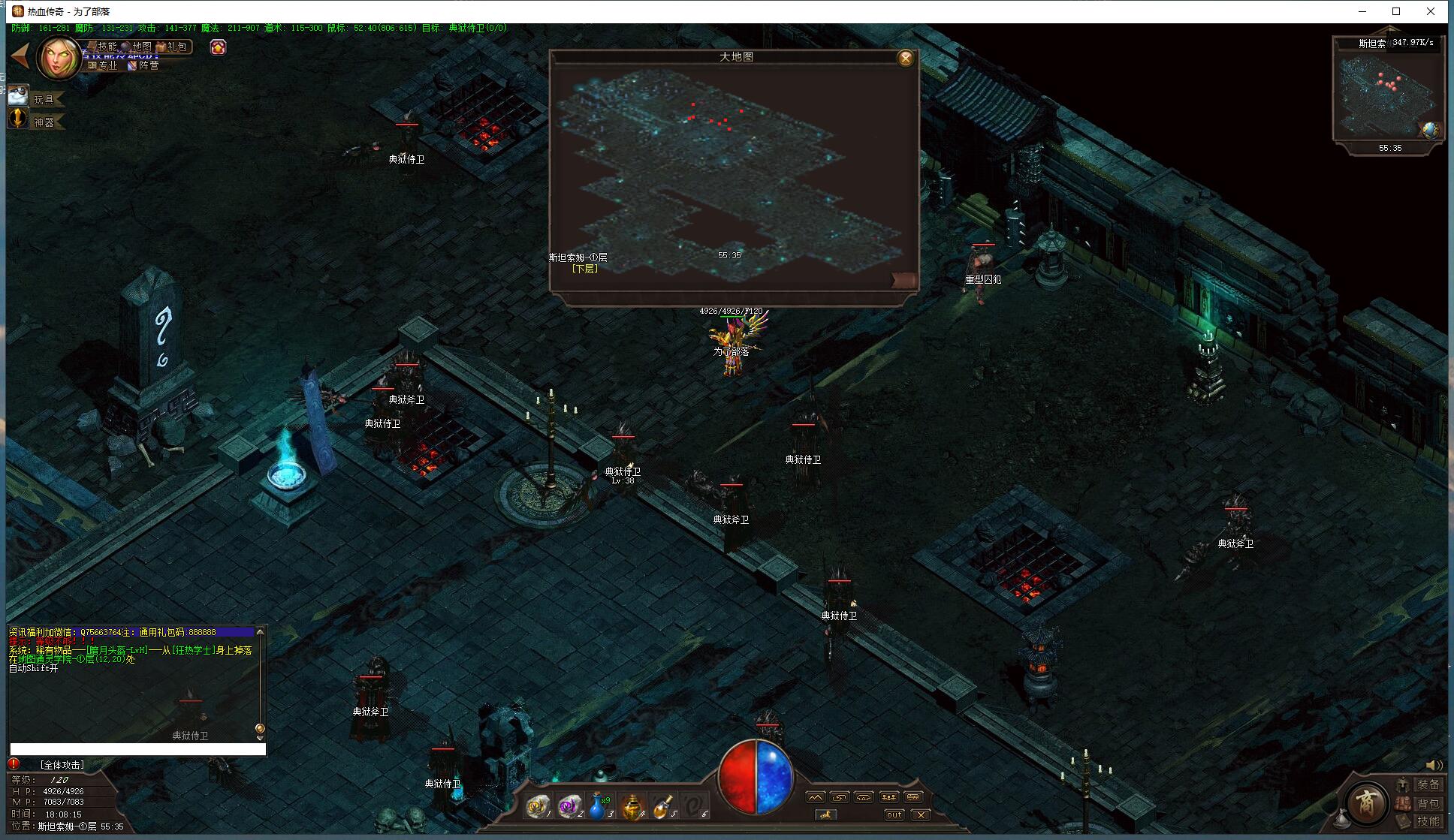The height and width of the screenshot is (840, 1454).
Task: Open the 阵营 faction panel
Action: pos(144,65)
